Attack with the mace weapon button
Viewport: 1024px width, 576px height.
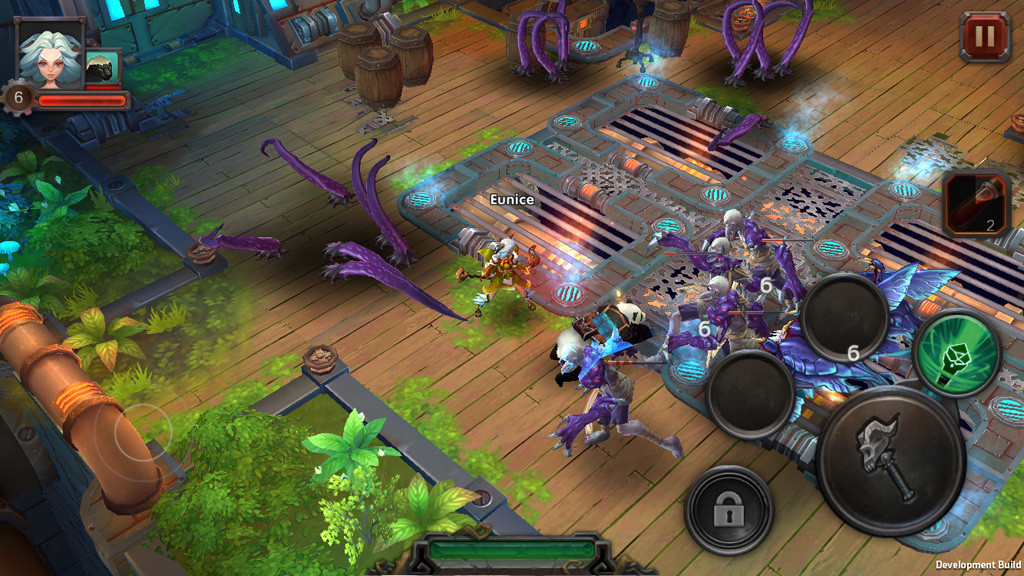(x=890, y=461)
